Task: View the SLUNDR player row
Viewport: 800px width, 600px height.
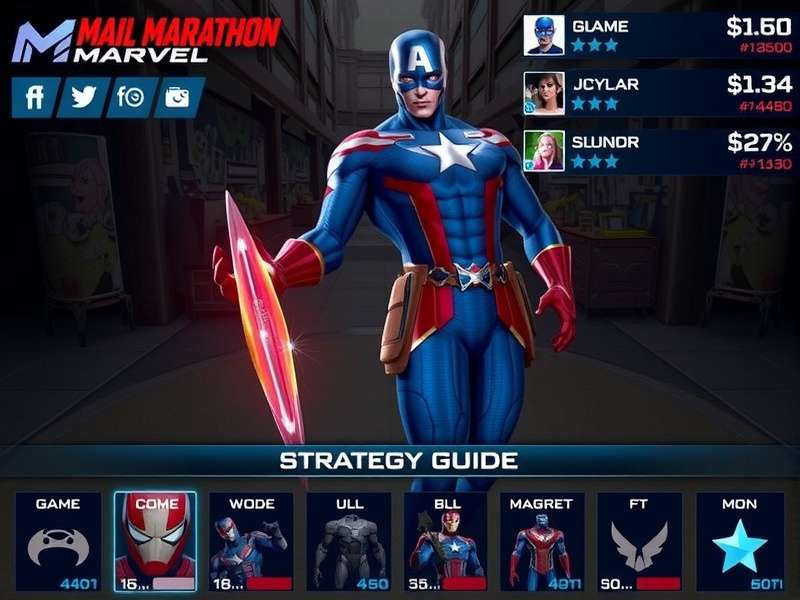Action: (657, 151)
